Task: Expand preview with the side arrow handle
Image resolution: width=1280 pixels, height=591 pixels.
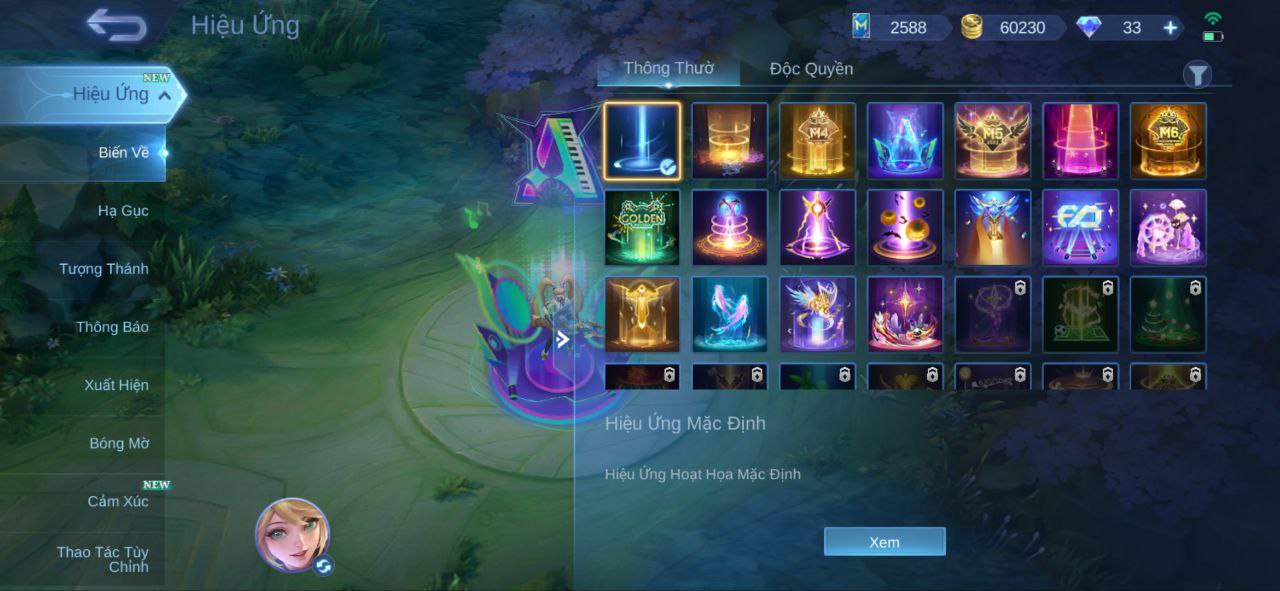Action: 563,340
